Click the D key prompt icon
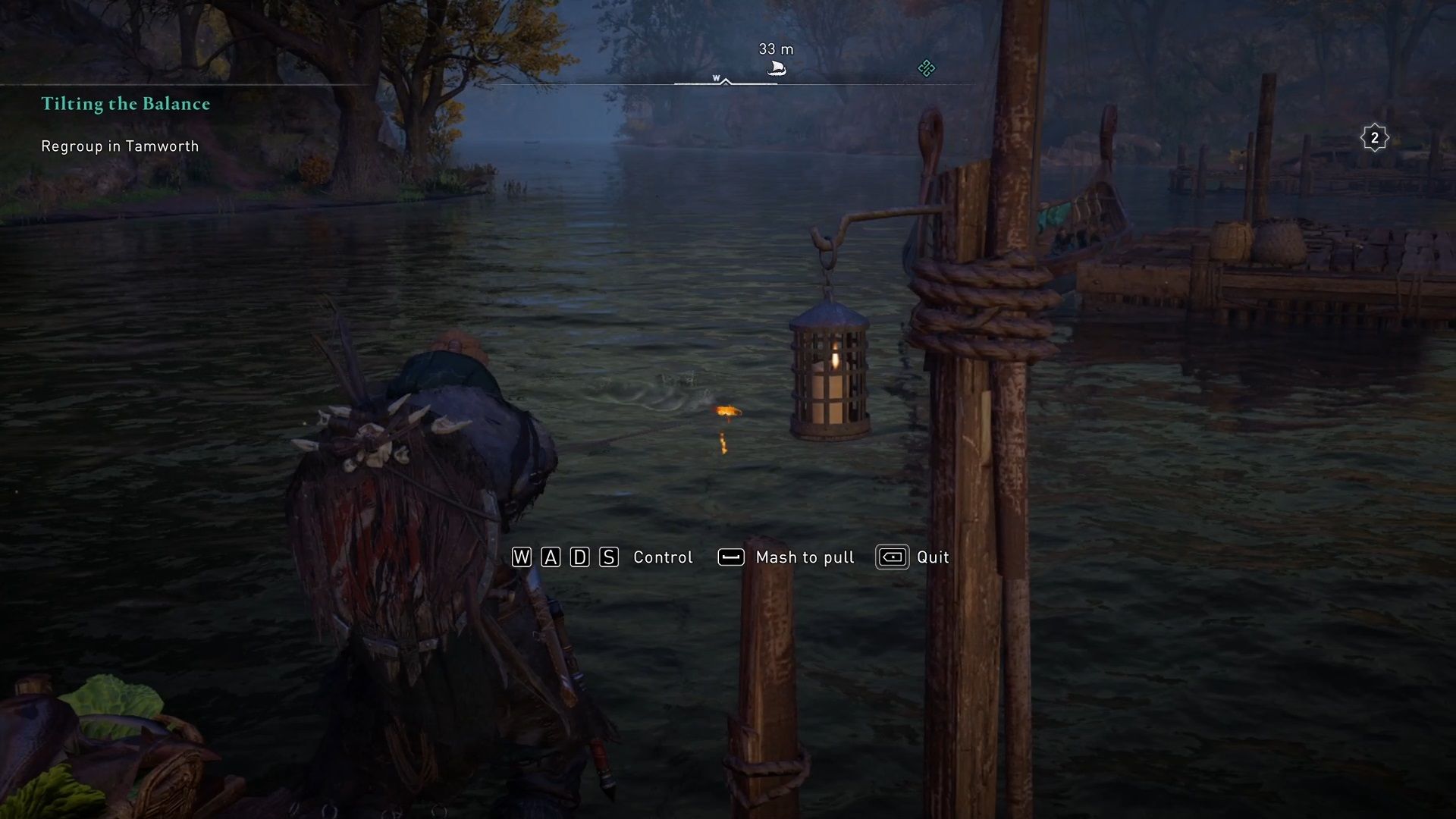 (579, 557)
